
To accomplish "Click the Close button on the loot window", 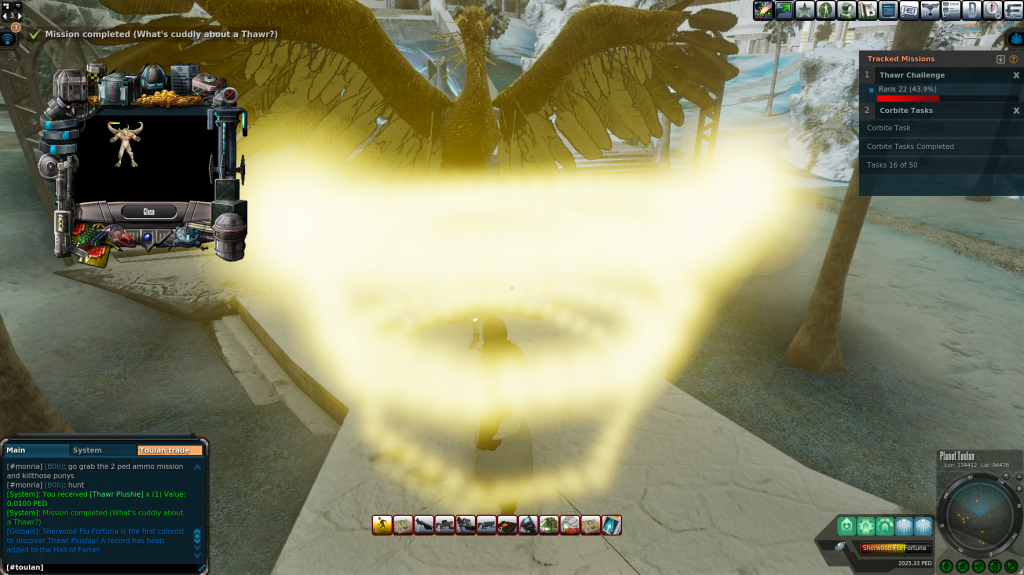I will [149, 212].
